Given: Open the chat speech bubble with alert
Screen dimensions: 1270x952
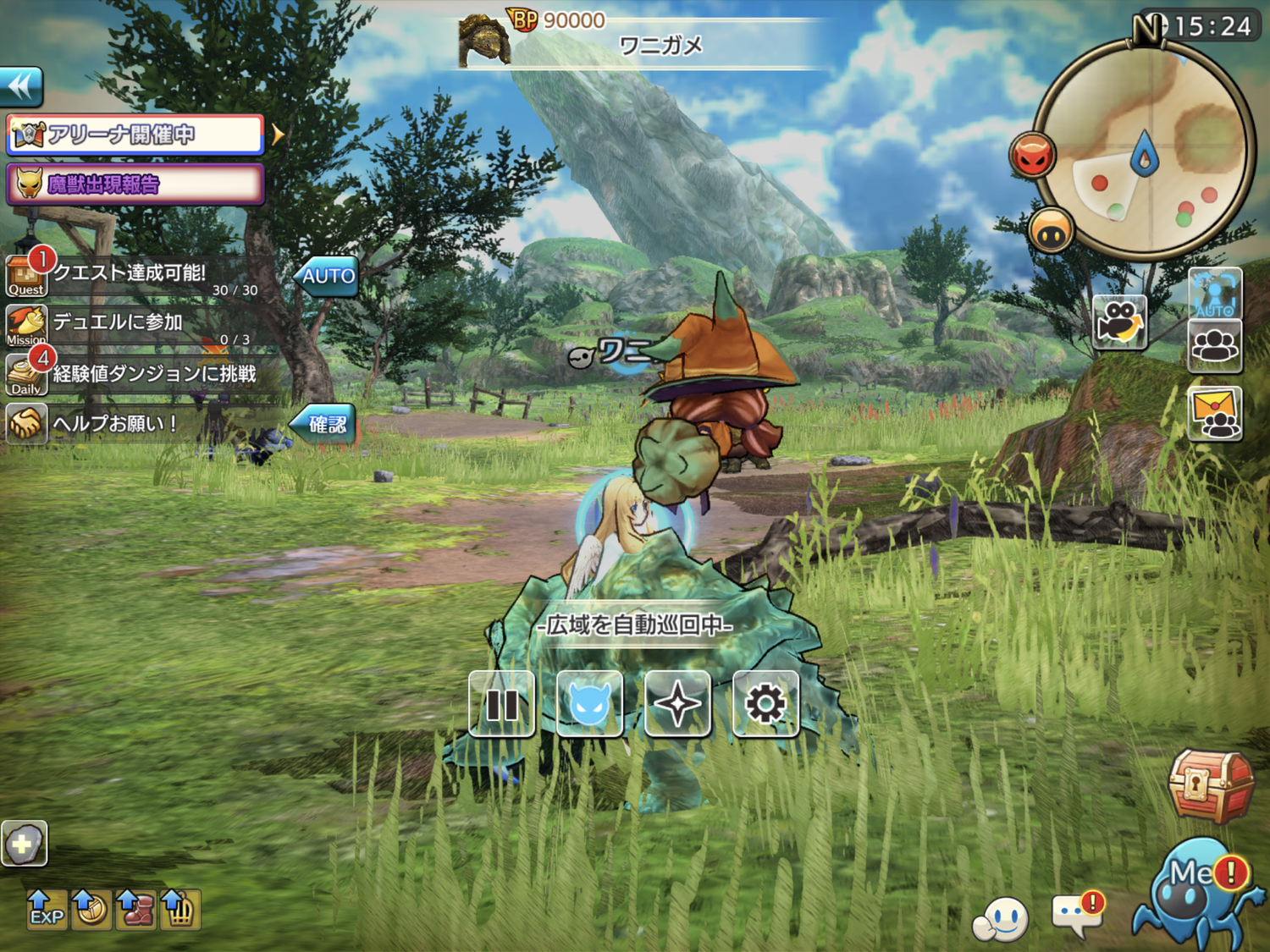Looking at the screenshot, I should click(x=1077, y=914).
